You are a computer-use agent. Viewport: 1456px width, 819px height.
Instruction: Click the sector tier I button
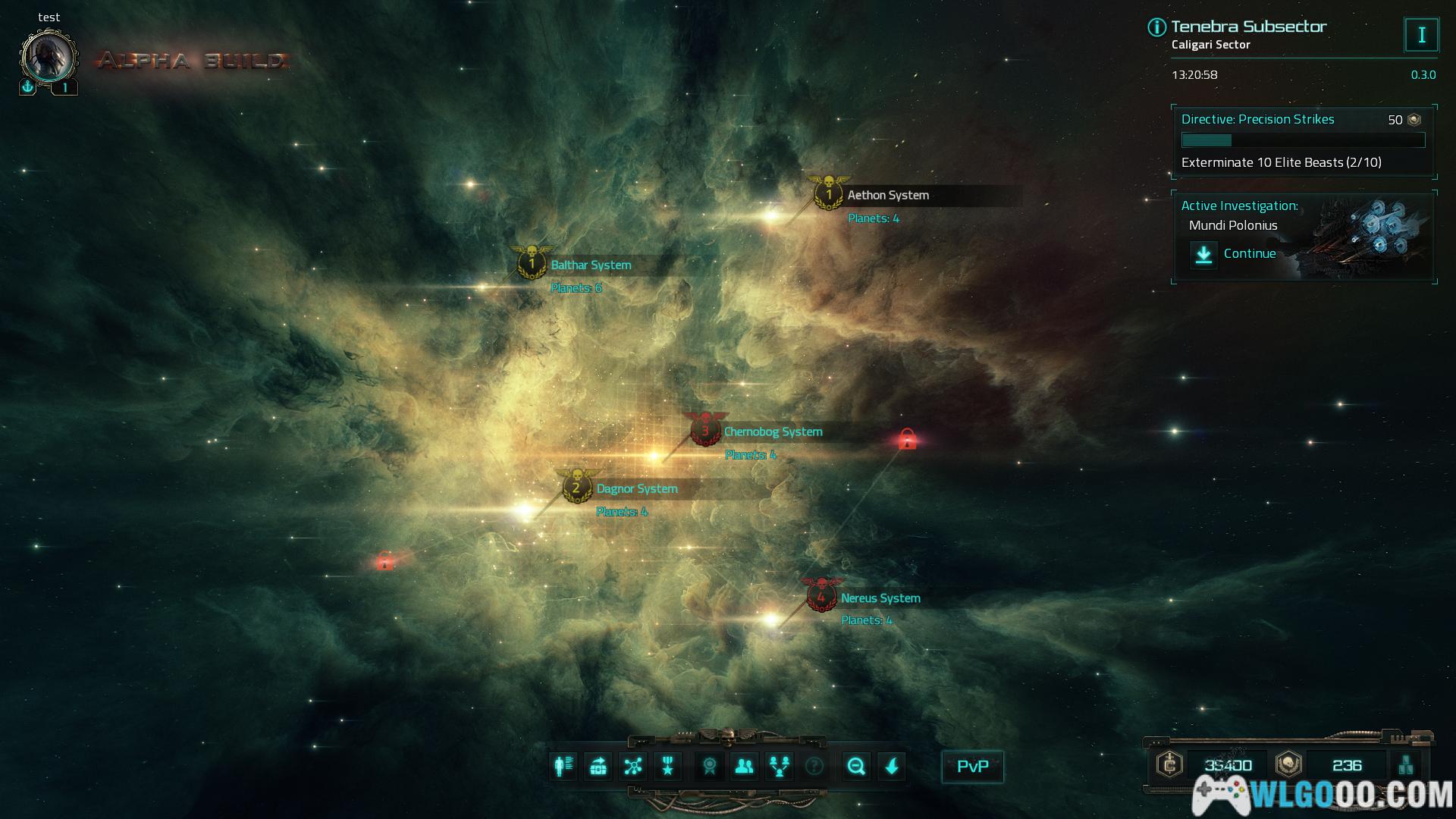tap(1421, 35)
